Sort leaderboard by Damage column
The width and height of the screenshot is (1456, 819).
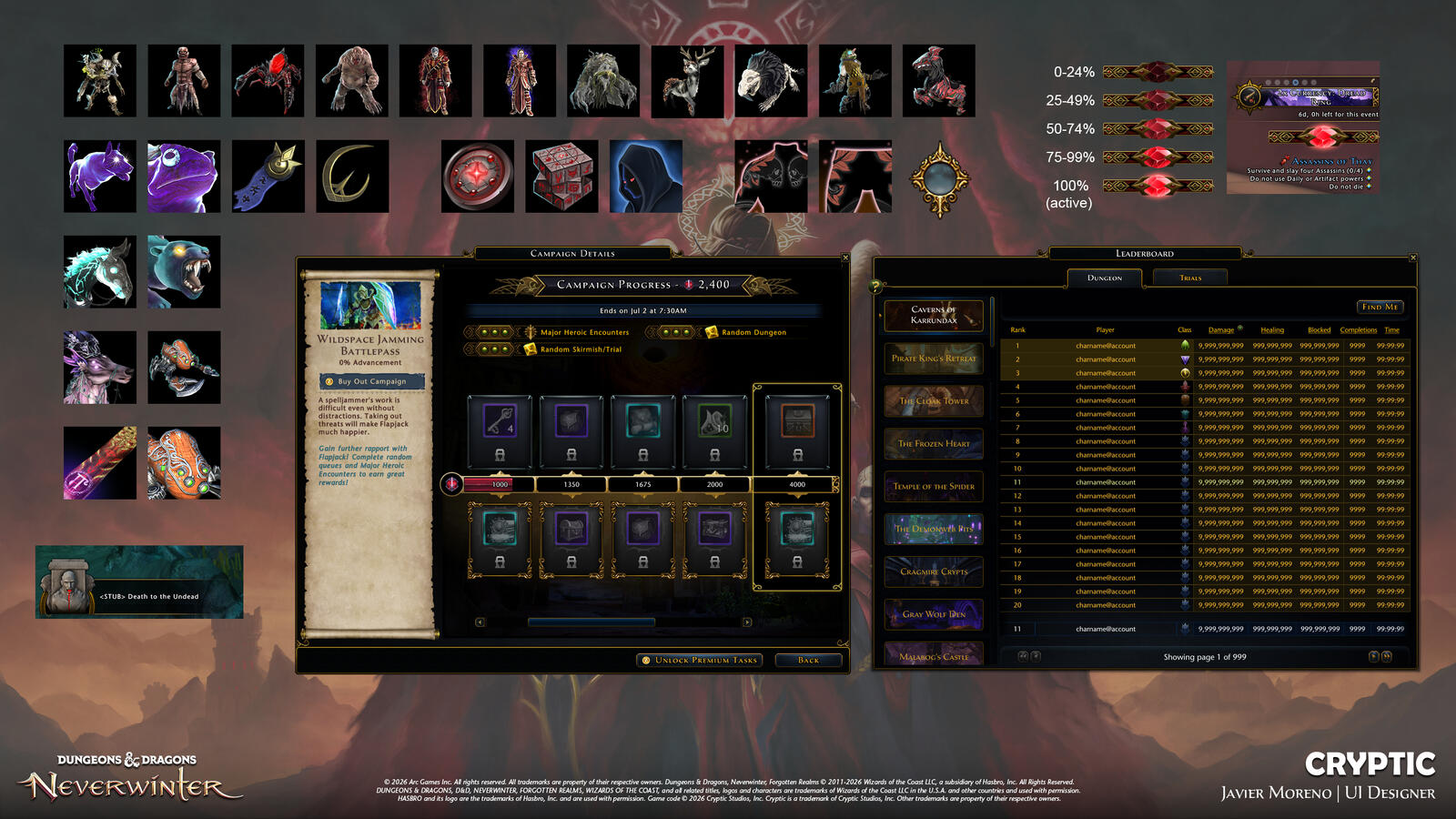(1221, 329)
